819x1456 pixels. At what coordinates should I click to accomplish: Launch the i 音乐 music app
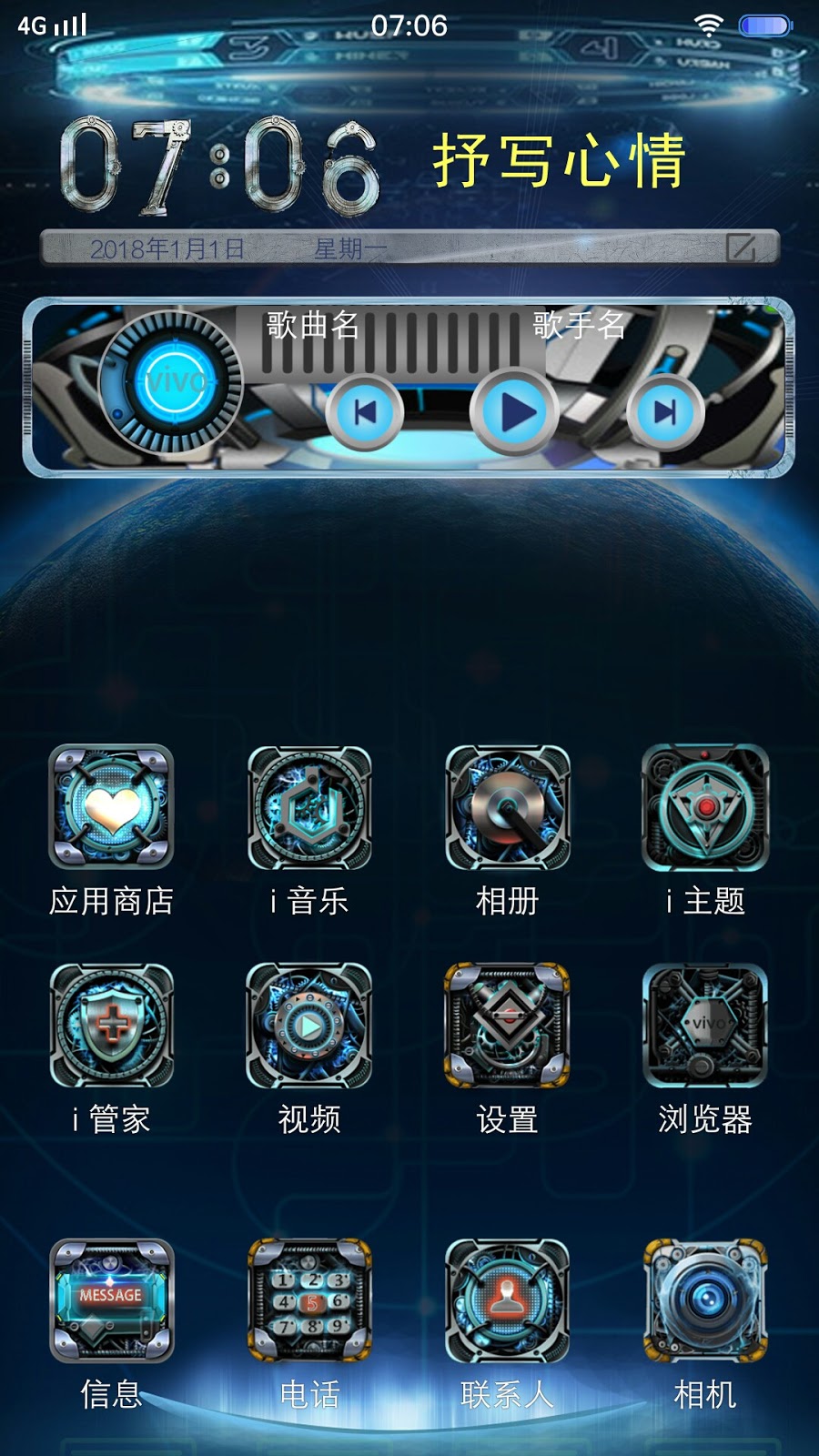[x=309, y=806]
